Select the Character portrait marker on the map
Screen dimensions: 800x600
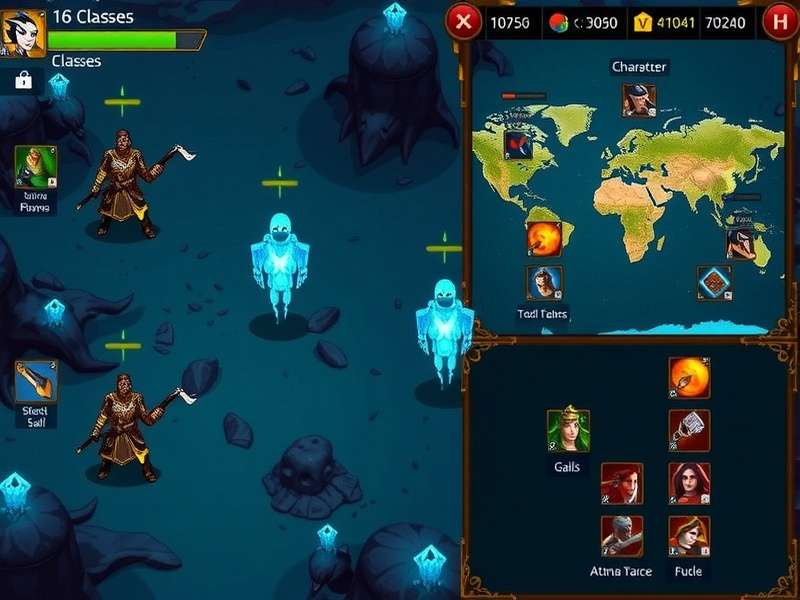pyautogui.click(x=639, y=99)
